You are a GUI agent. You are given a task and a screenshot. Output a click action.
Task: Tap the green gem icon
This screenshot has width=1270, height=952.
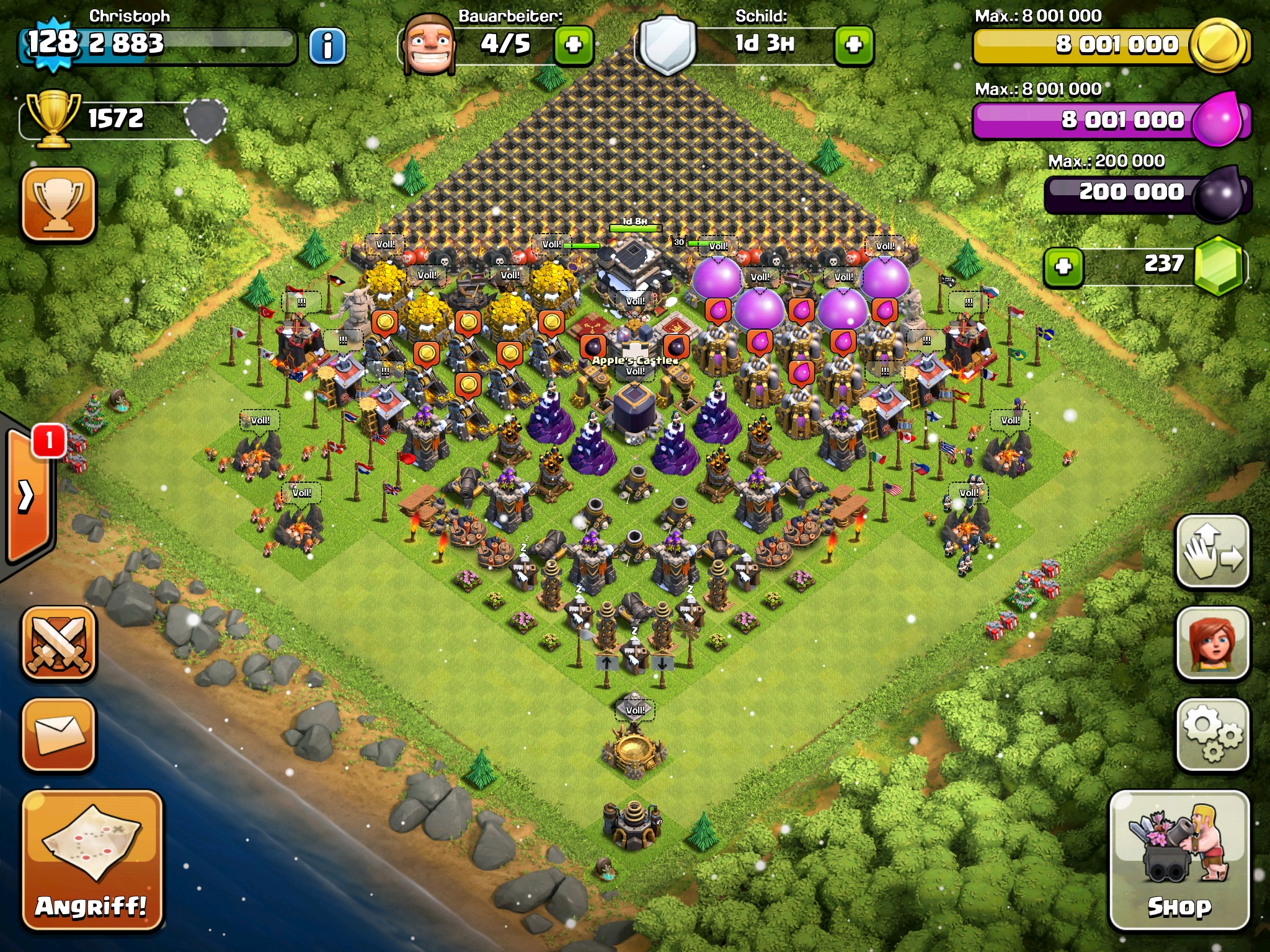point(1218,265)
